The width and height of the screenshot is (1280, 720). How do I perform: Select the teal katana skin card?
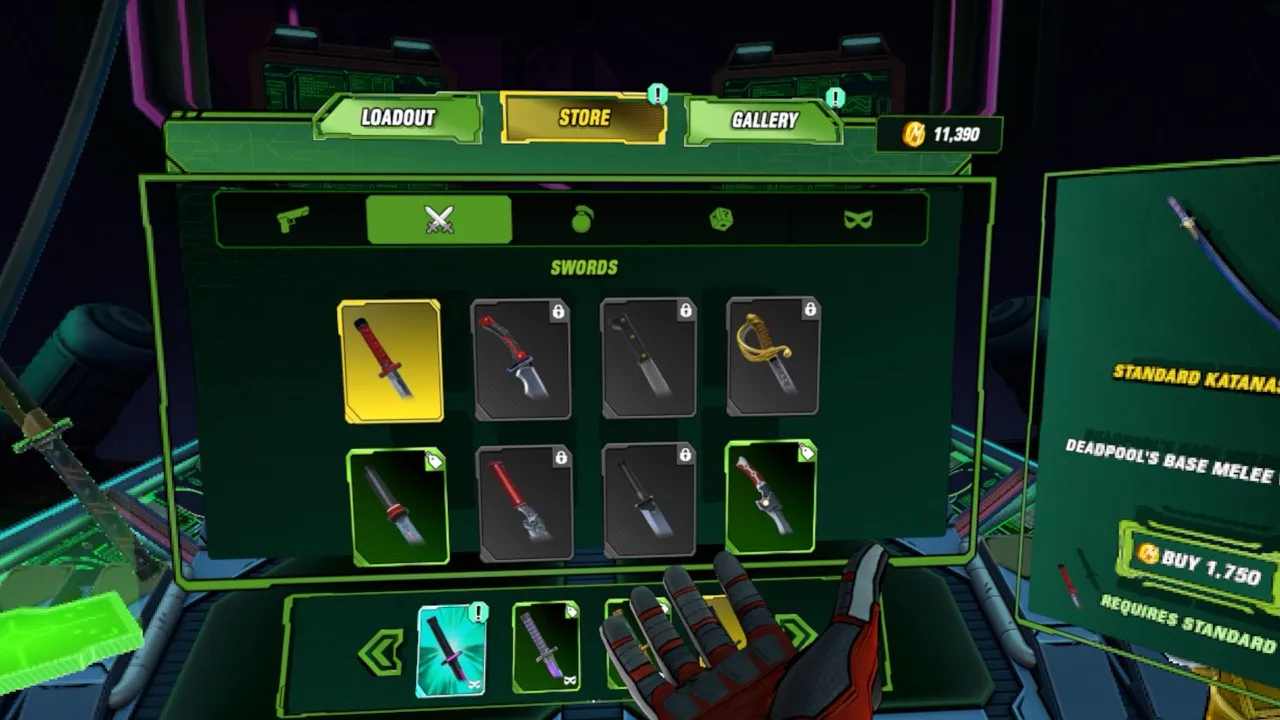point(451,650)
